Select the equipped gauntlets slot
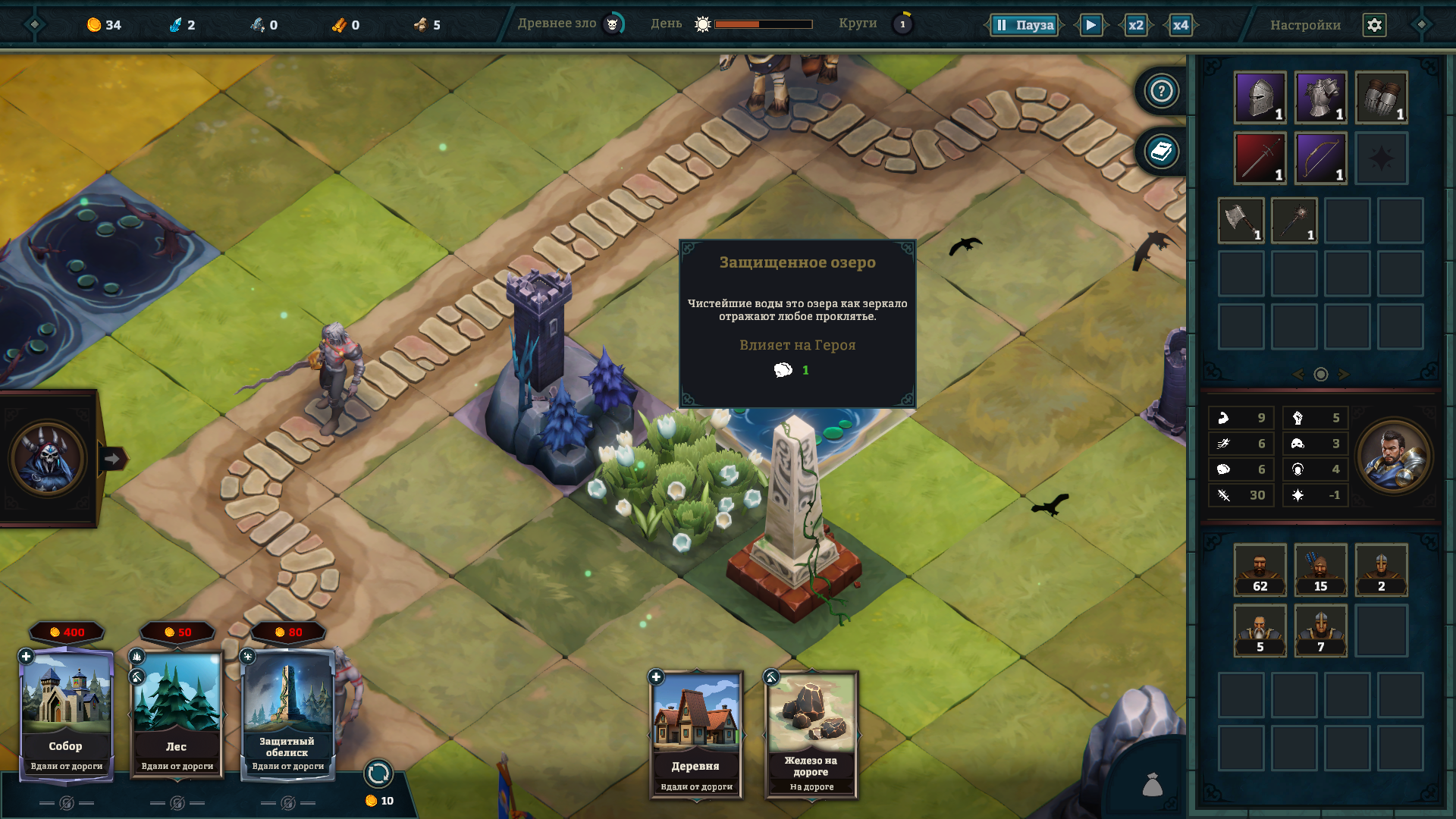The height and width of the screenshot is (819, 1456). 1381,98
